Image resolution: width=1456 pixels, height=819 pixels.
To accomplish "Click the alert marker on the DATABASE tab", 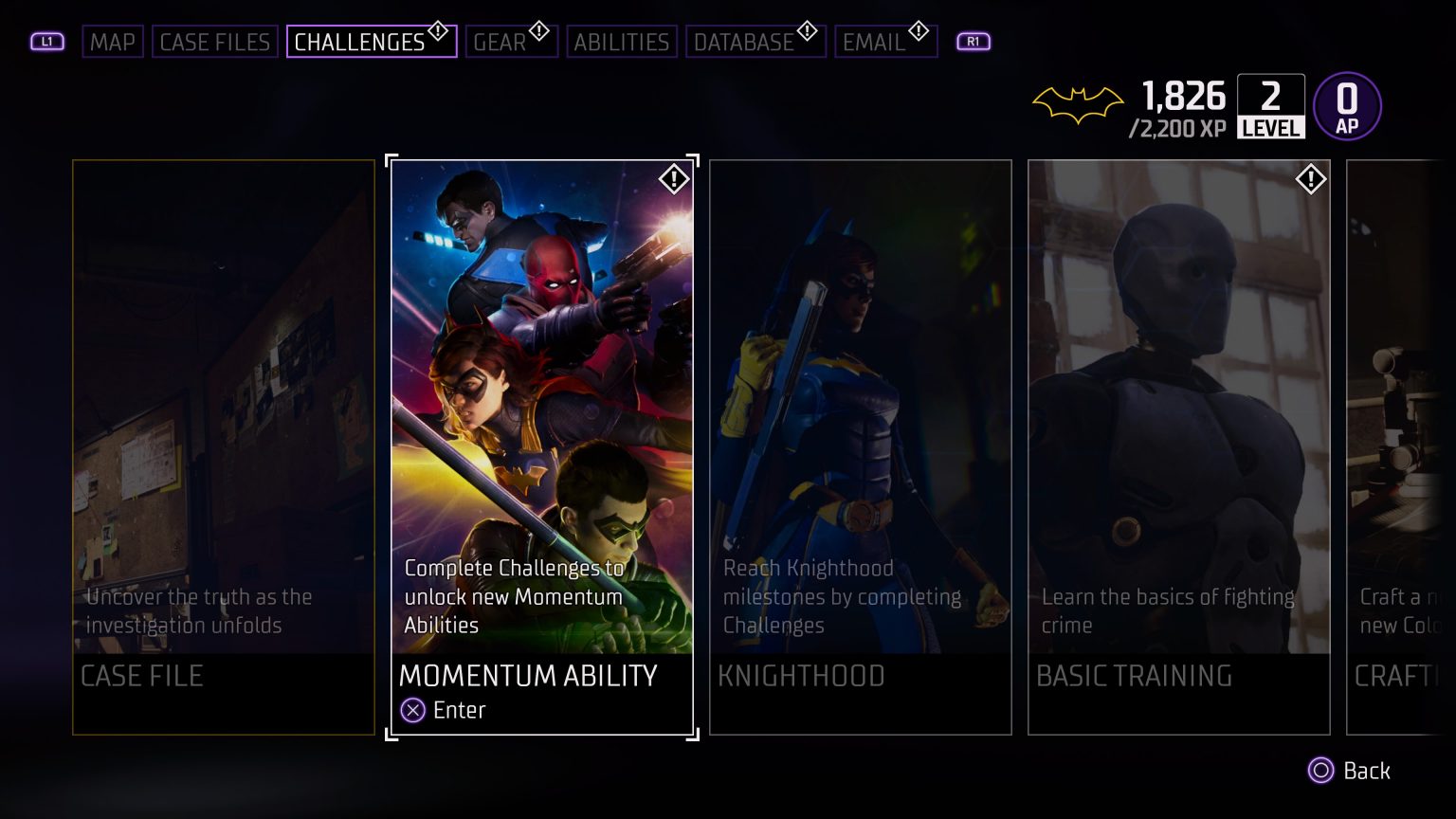I will pos(807,30).
